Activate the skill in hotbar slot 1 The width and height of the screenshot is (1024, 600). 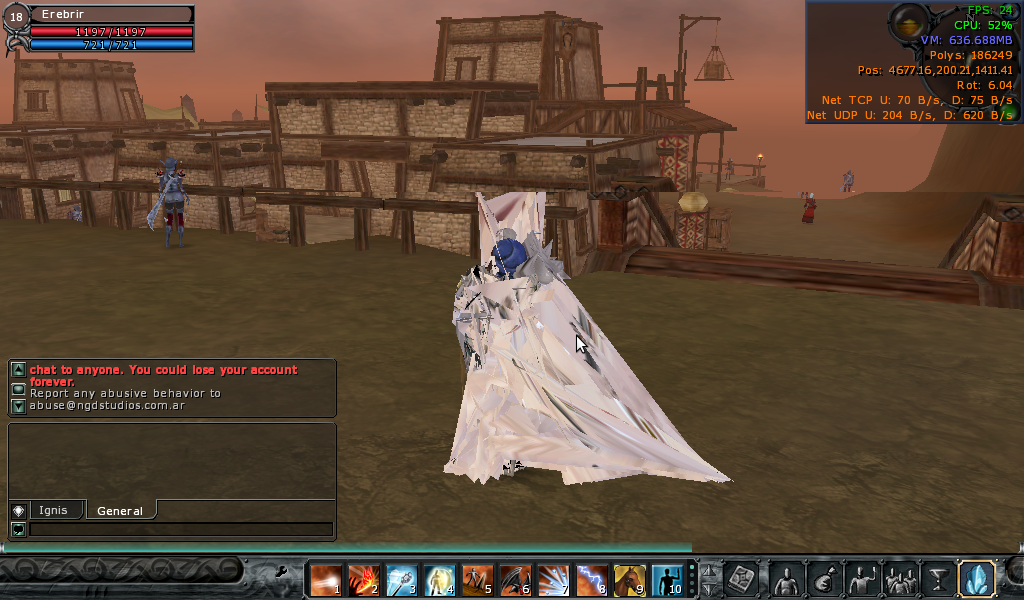(325, 579)
